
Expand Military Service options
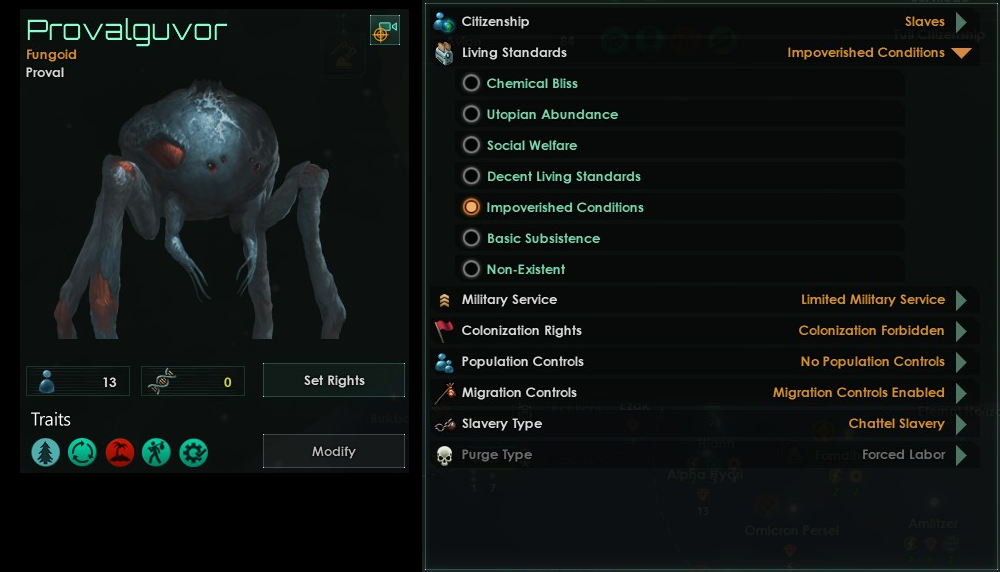click(x=961, y=300)
